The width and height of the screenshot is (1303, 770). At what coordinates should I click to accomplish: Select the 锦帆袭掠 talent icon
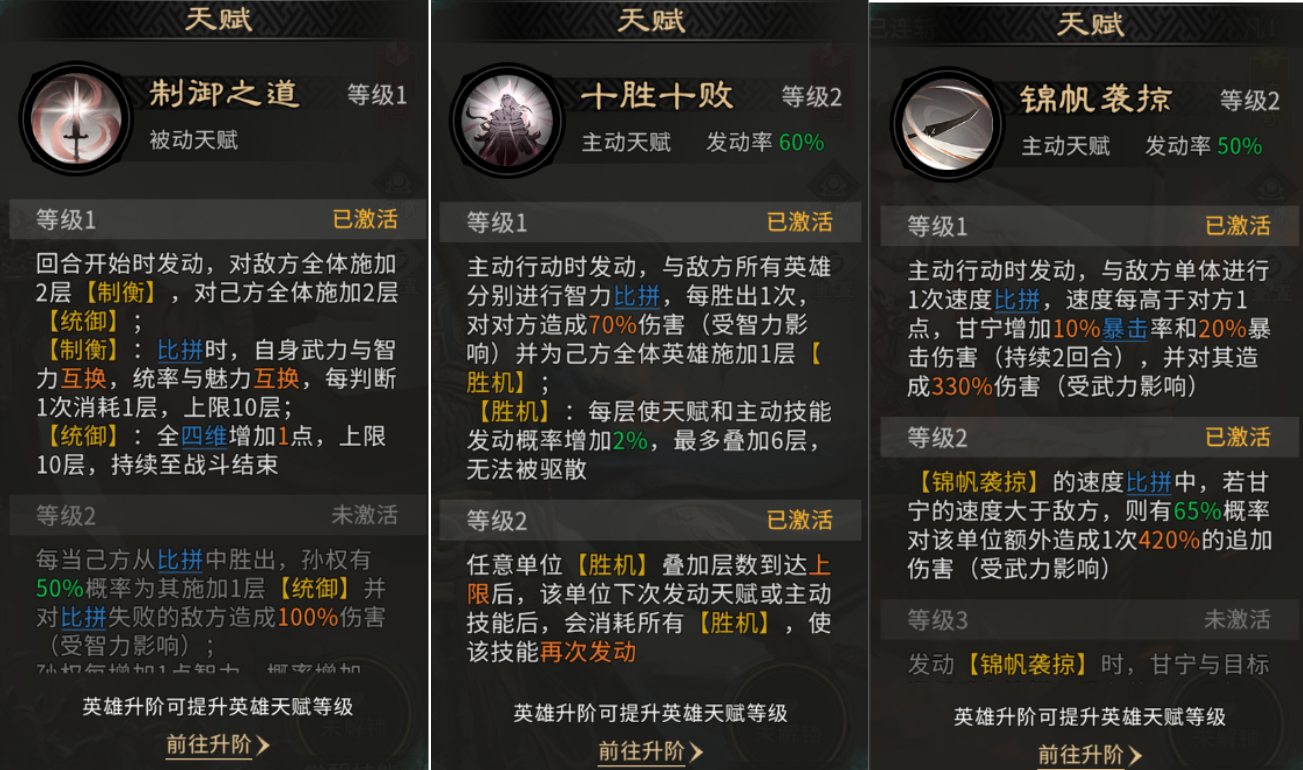click(x=947, y=120)
